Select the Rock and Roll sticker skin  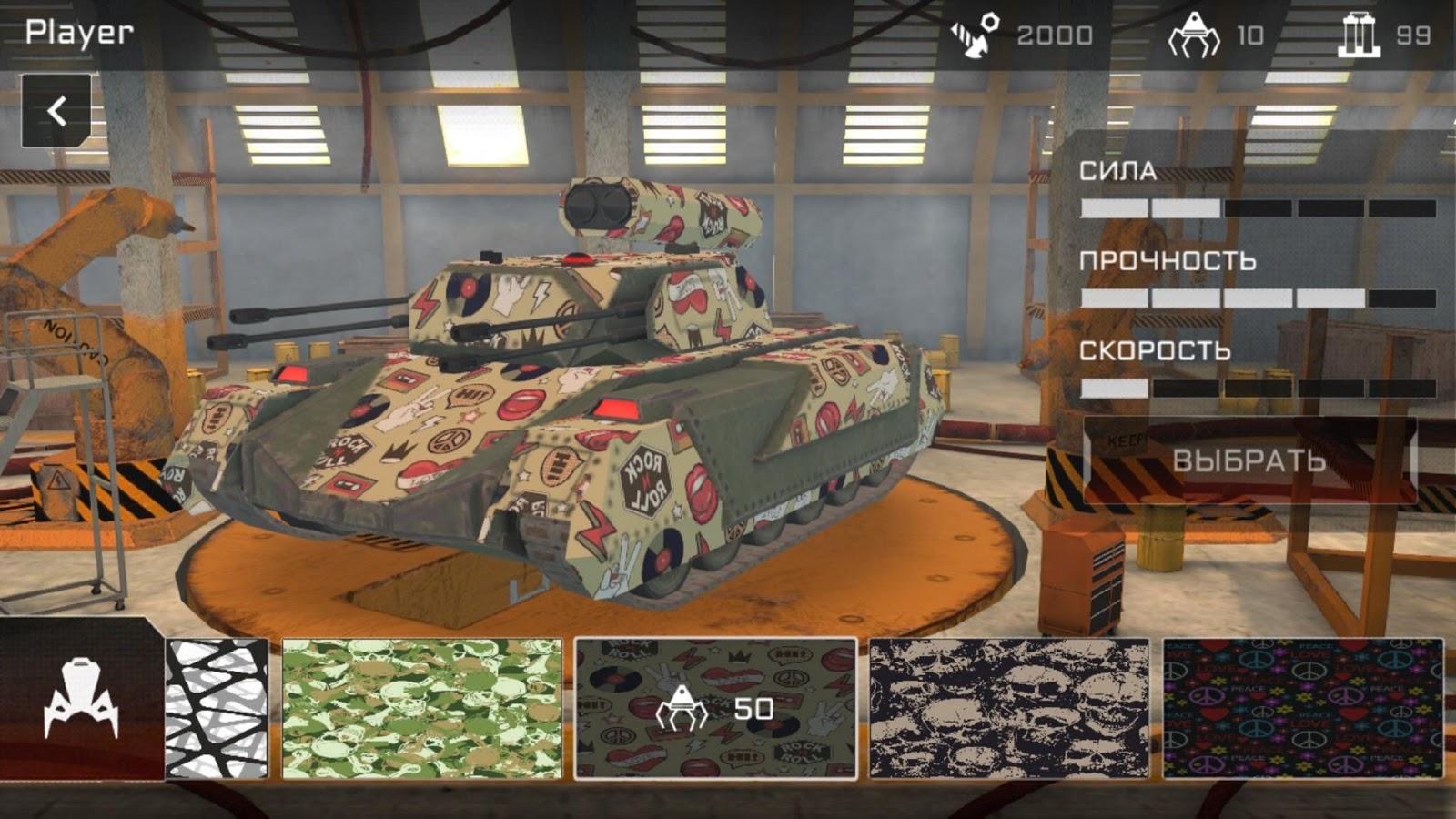tap(715, 709)
